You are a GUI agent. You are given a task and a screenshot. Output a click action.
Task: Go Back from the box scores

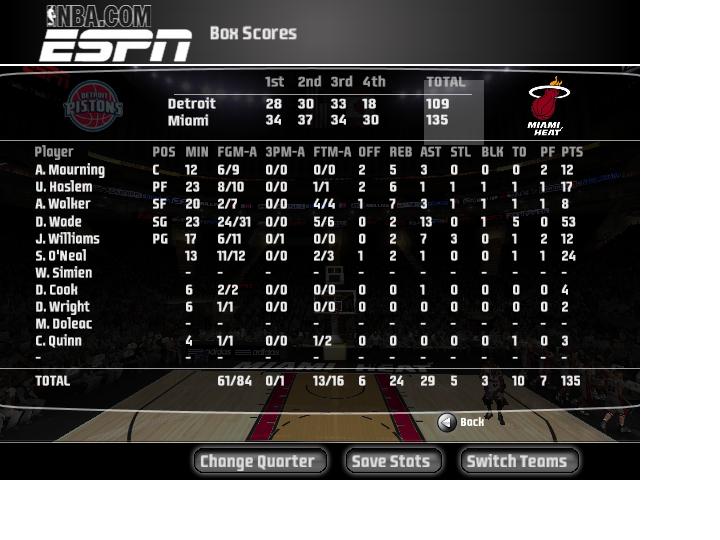pos(460,422)
